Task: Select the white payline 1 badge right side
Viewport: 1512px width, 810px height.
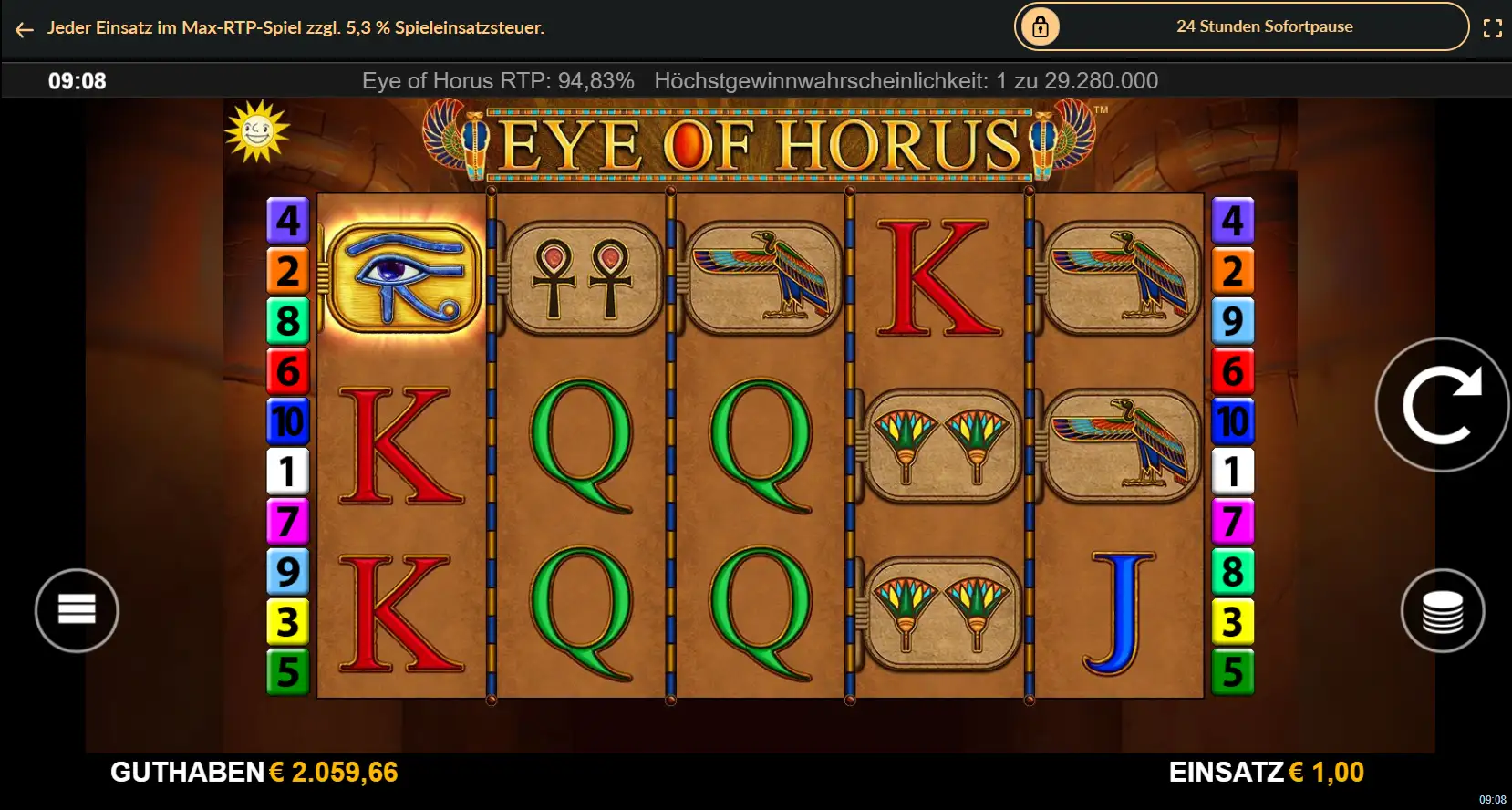Action: [1233, 472]
